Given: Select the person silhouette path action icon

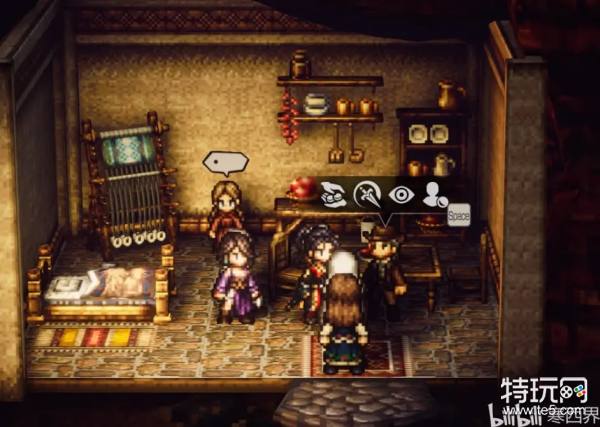Looking at the screenshot, I should (x=434, y=195).
